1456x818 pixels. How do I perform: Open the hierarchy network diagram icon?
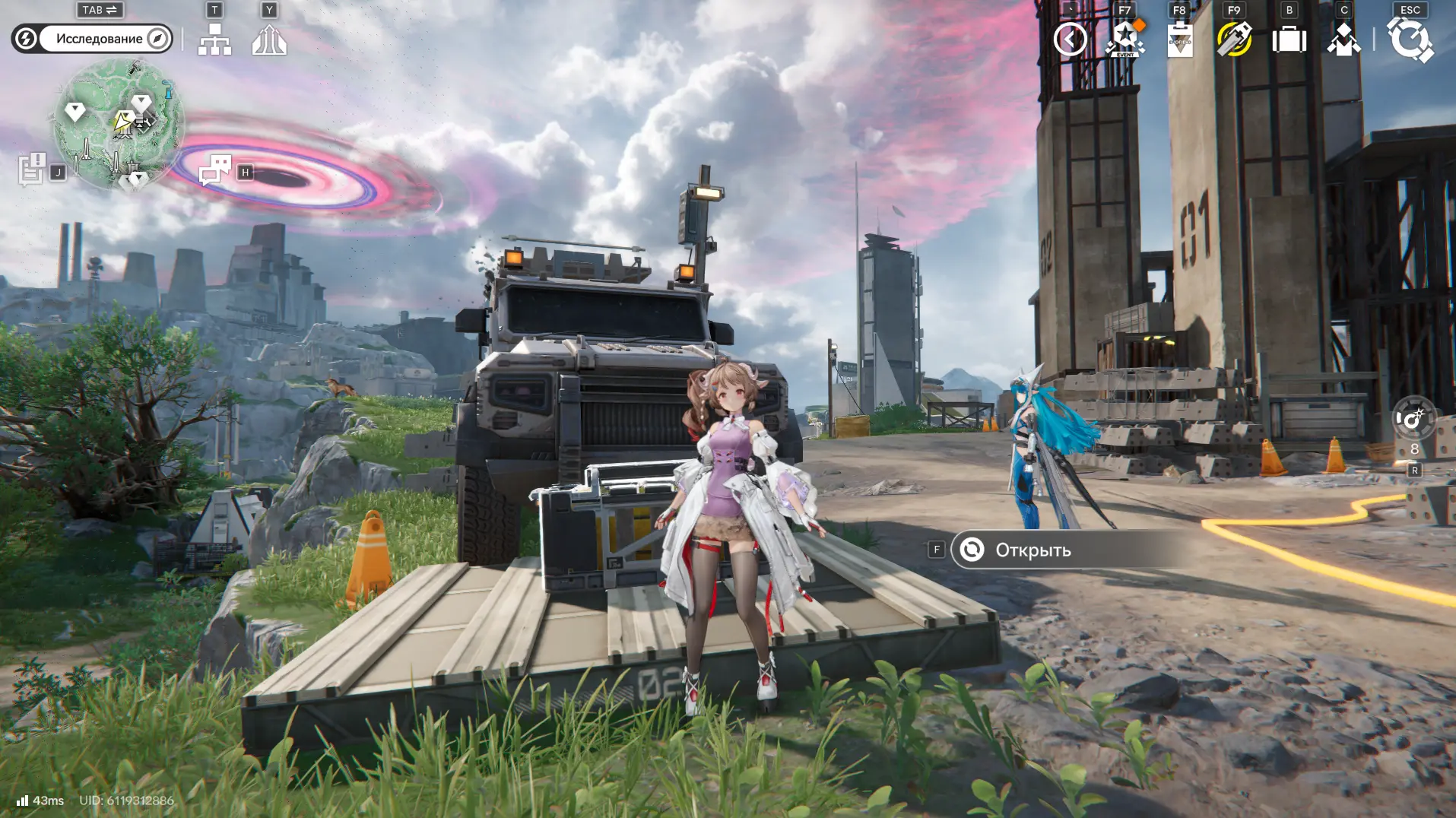[214, 39]
